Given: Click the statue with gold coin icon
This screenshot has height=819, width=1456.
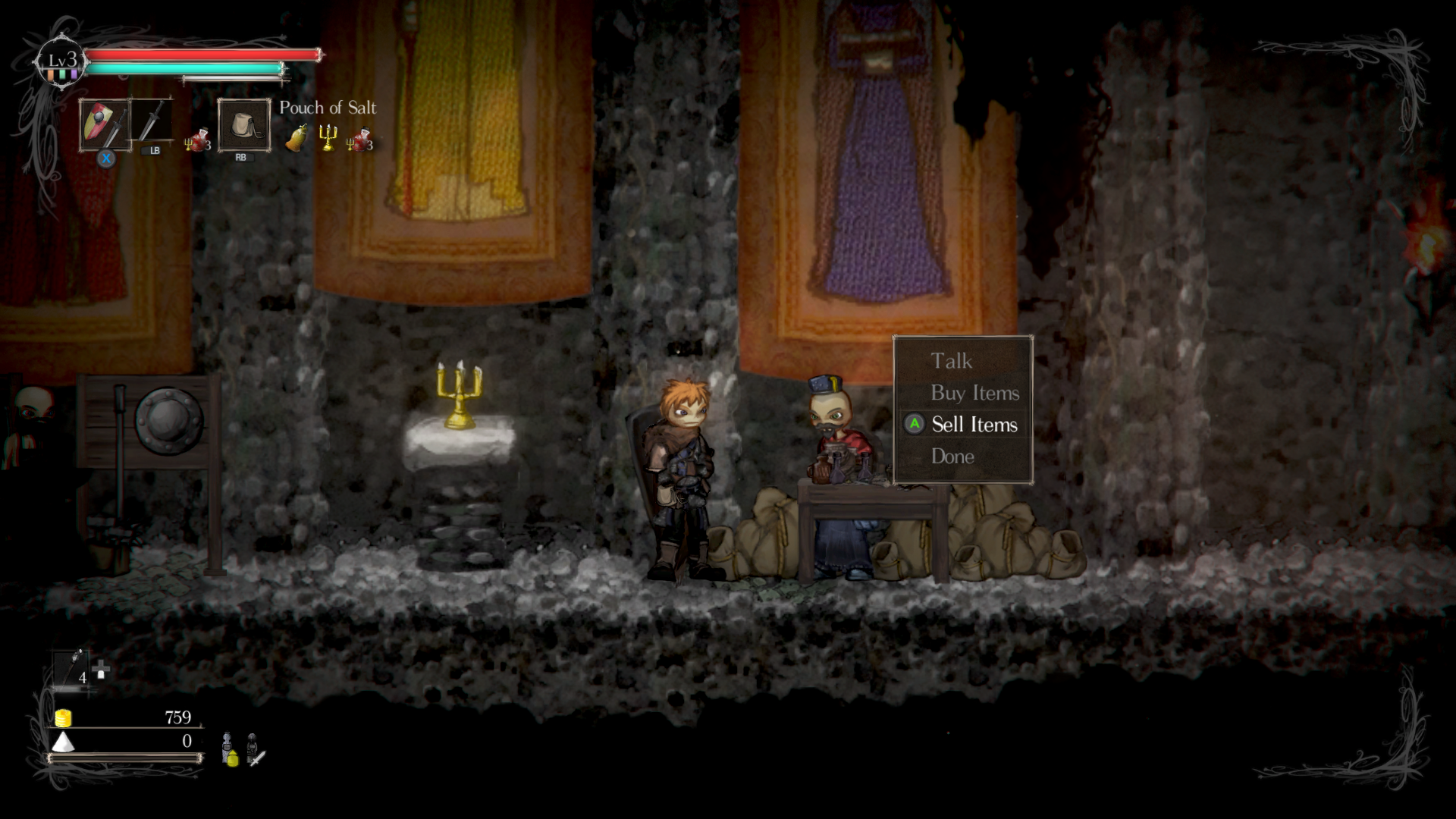Looking at the screenshot, I should point(229,749).
